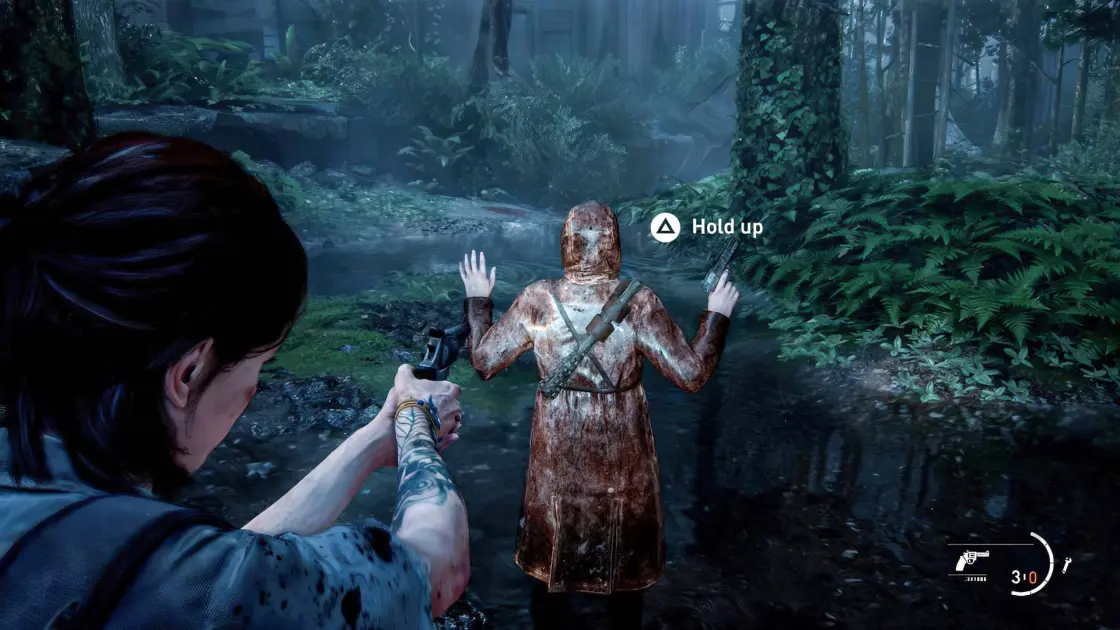Click the wrench icon beside the ammo counter
Screen dimensions: 1120x630
point(1066,565)
